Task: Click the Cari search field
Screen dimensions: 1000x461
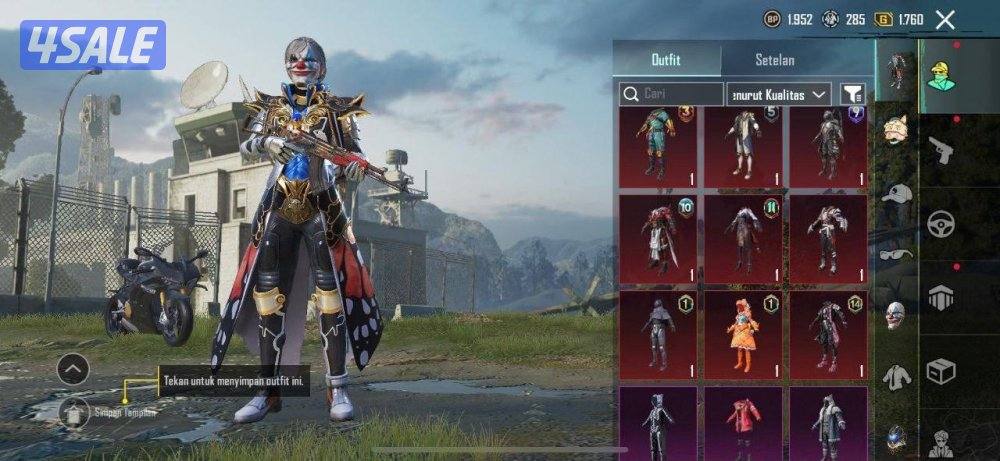Action: click(x=671, y=94)
